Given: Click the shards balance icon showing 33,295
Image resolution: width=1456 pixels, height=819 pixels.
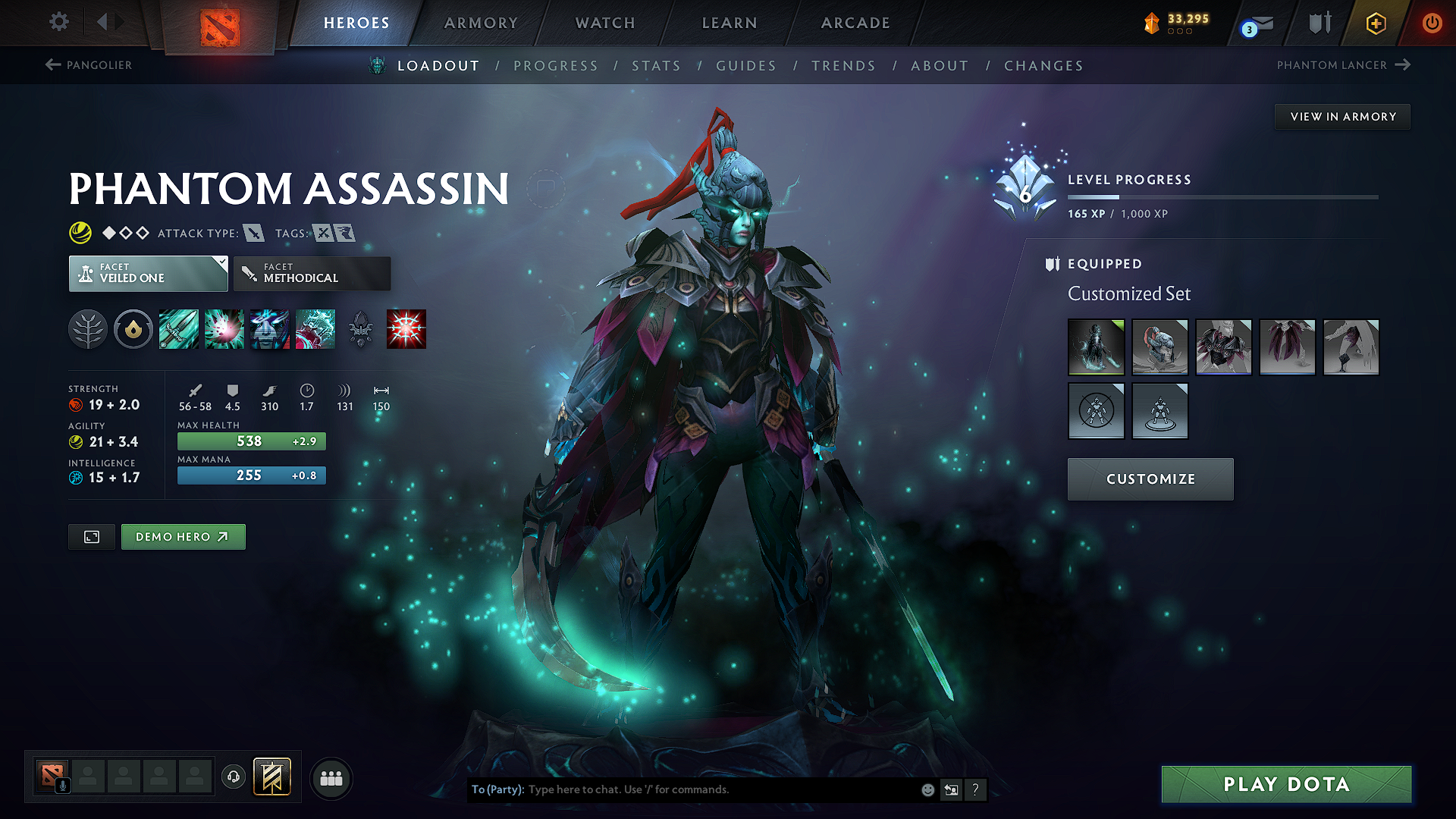Looking at the screenshot, I should coord(1151,23).
